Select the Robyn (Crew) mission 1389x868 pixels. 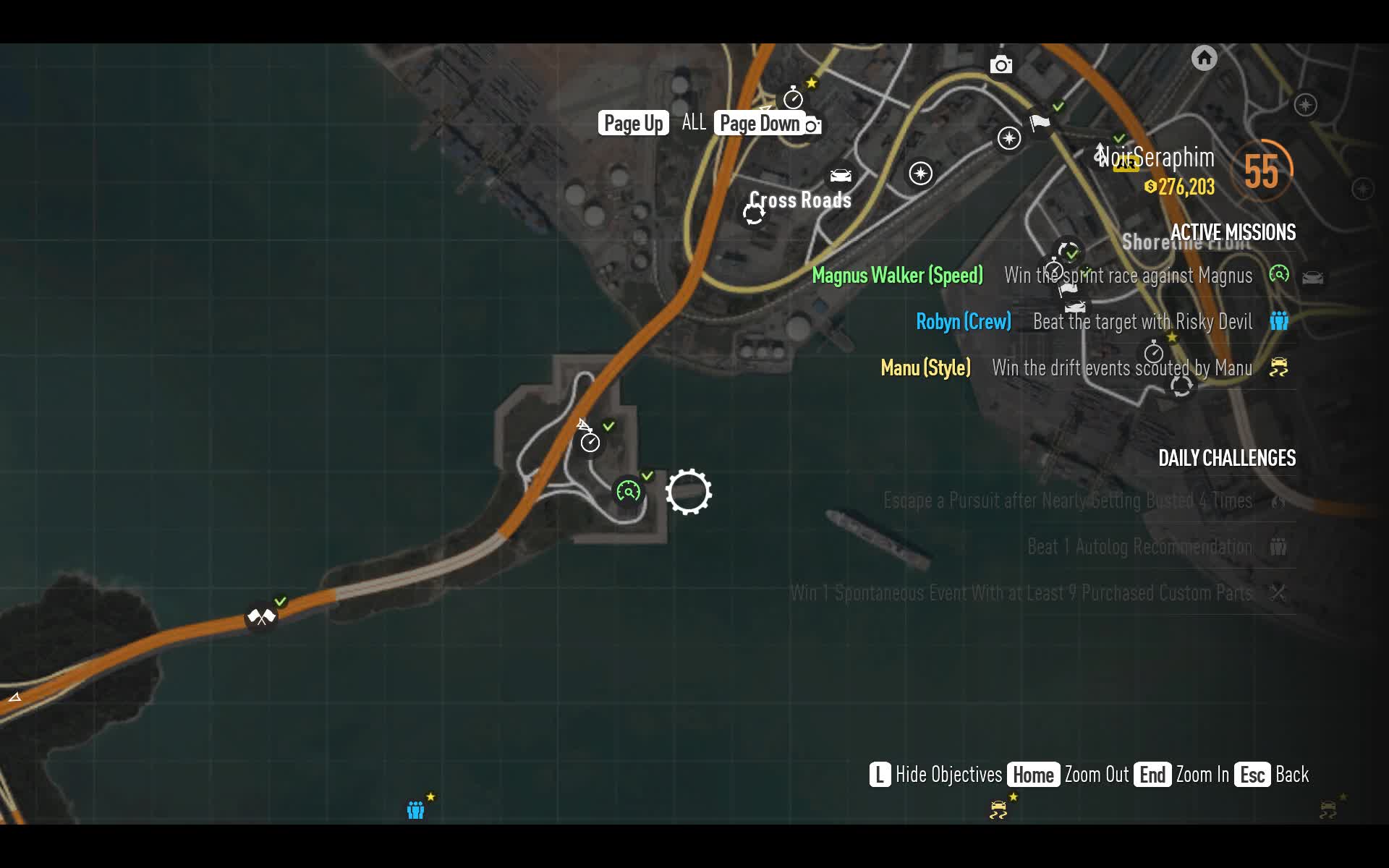pyautogui.click(x=963, y=322)
